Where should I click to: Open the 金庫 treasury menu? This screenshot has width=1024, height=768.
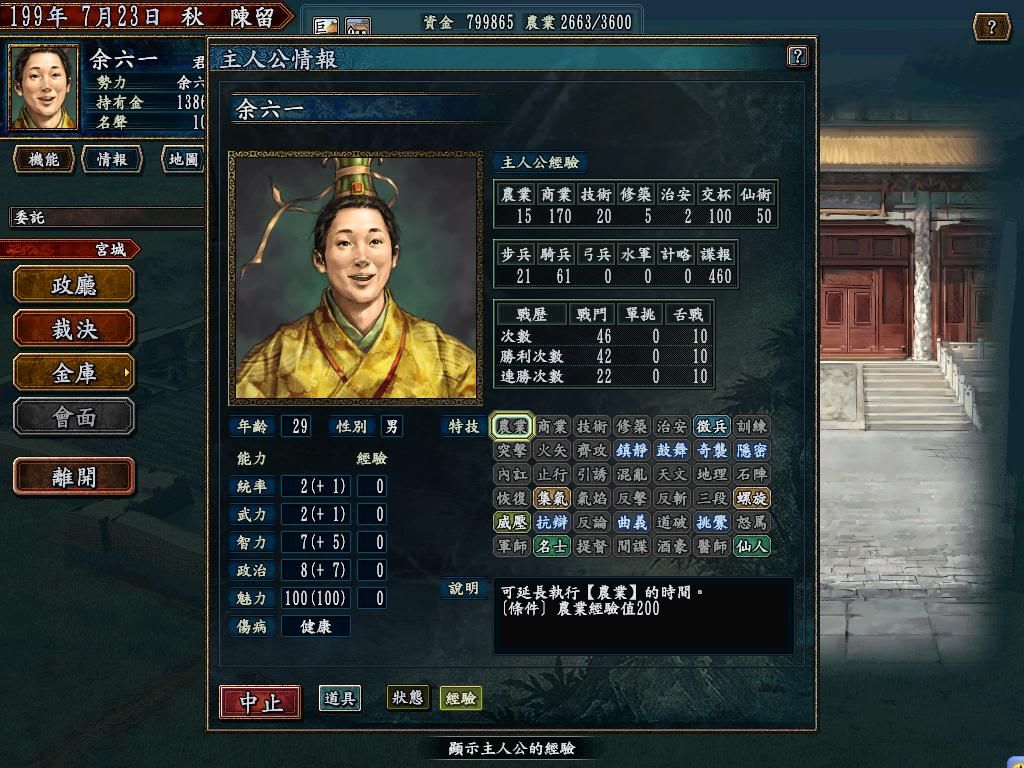[74, 372]
